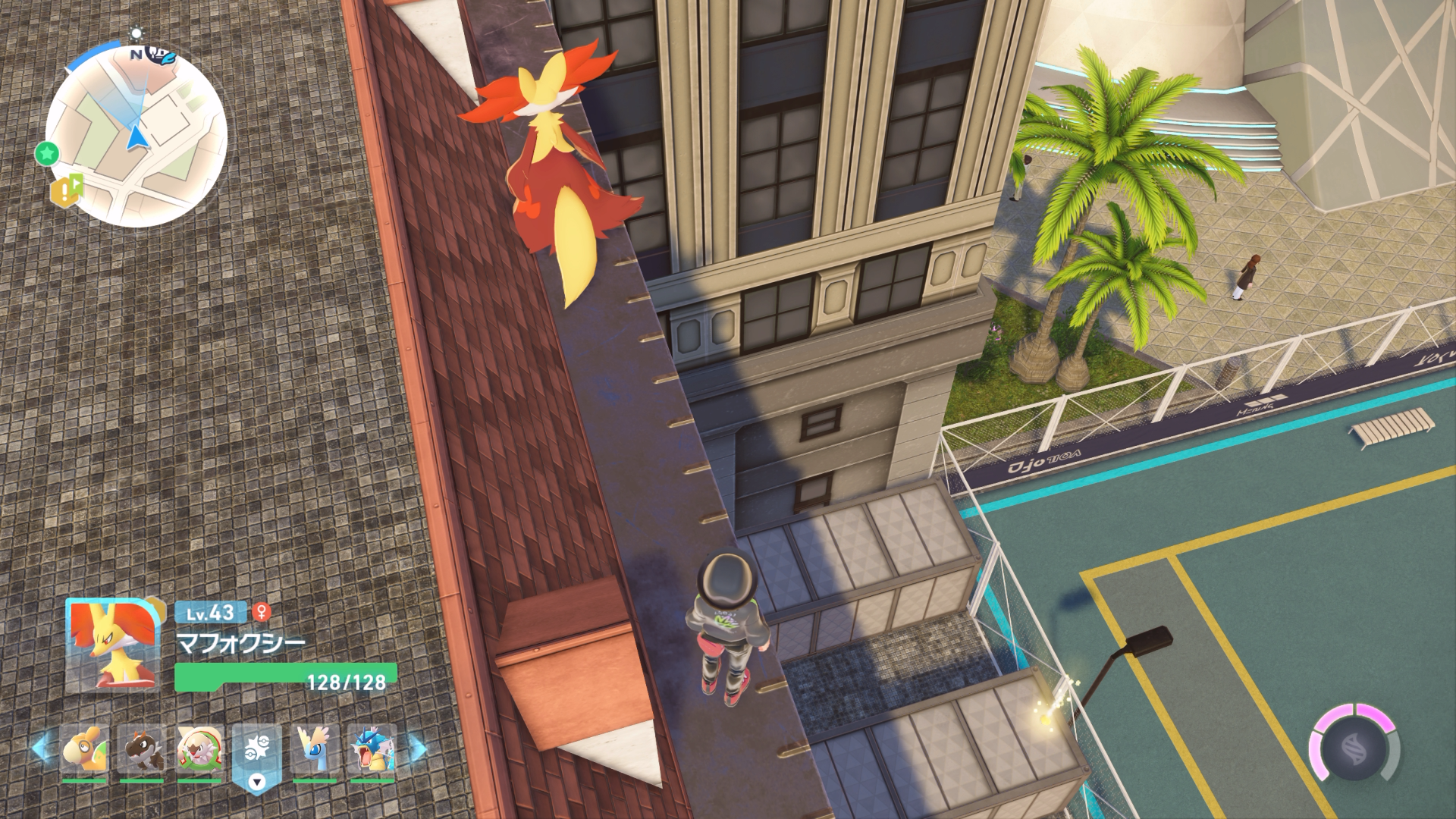The width and height of the screenshot is (1456, 819).
Task: Choose the blue Amaura party slot
Action: 315,749
